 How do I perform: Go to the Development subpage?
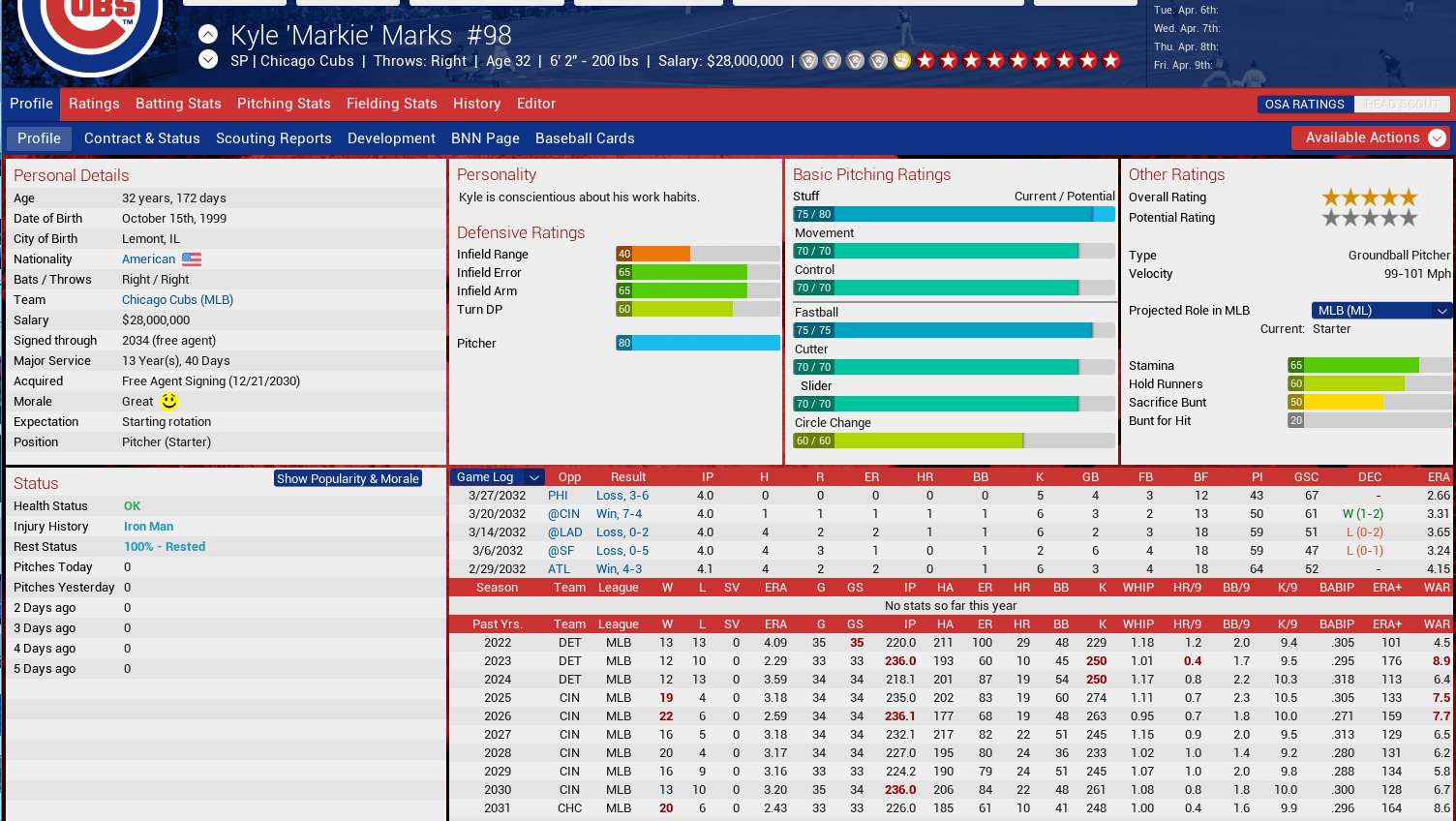(391, 138)
